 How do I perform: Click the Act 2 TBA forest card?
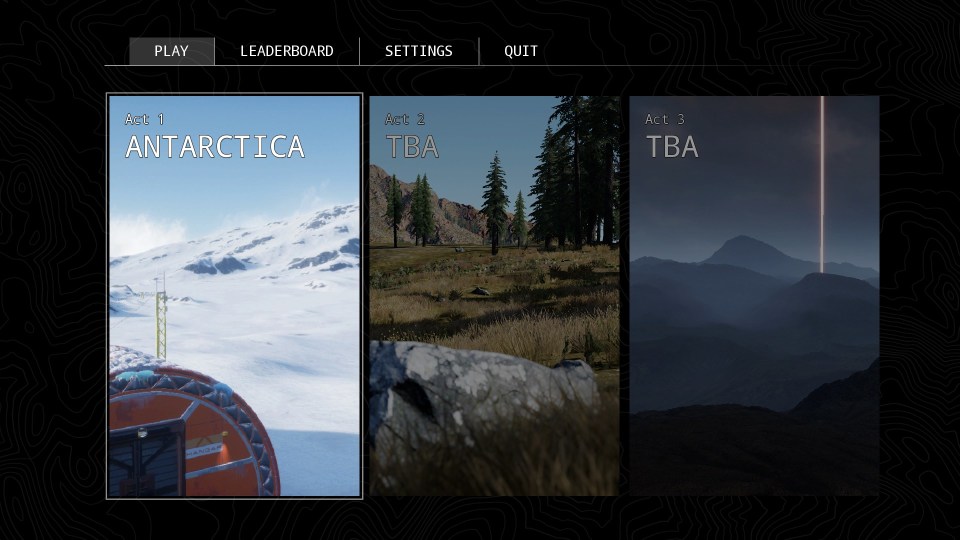(x=494, y=296)
